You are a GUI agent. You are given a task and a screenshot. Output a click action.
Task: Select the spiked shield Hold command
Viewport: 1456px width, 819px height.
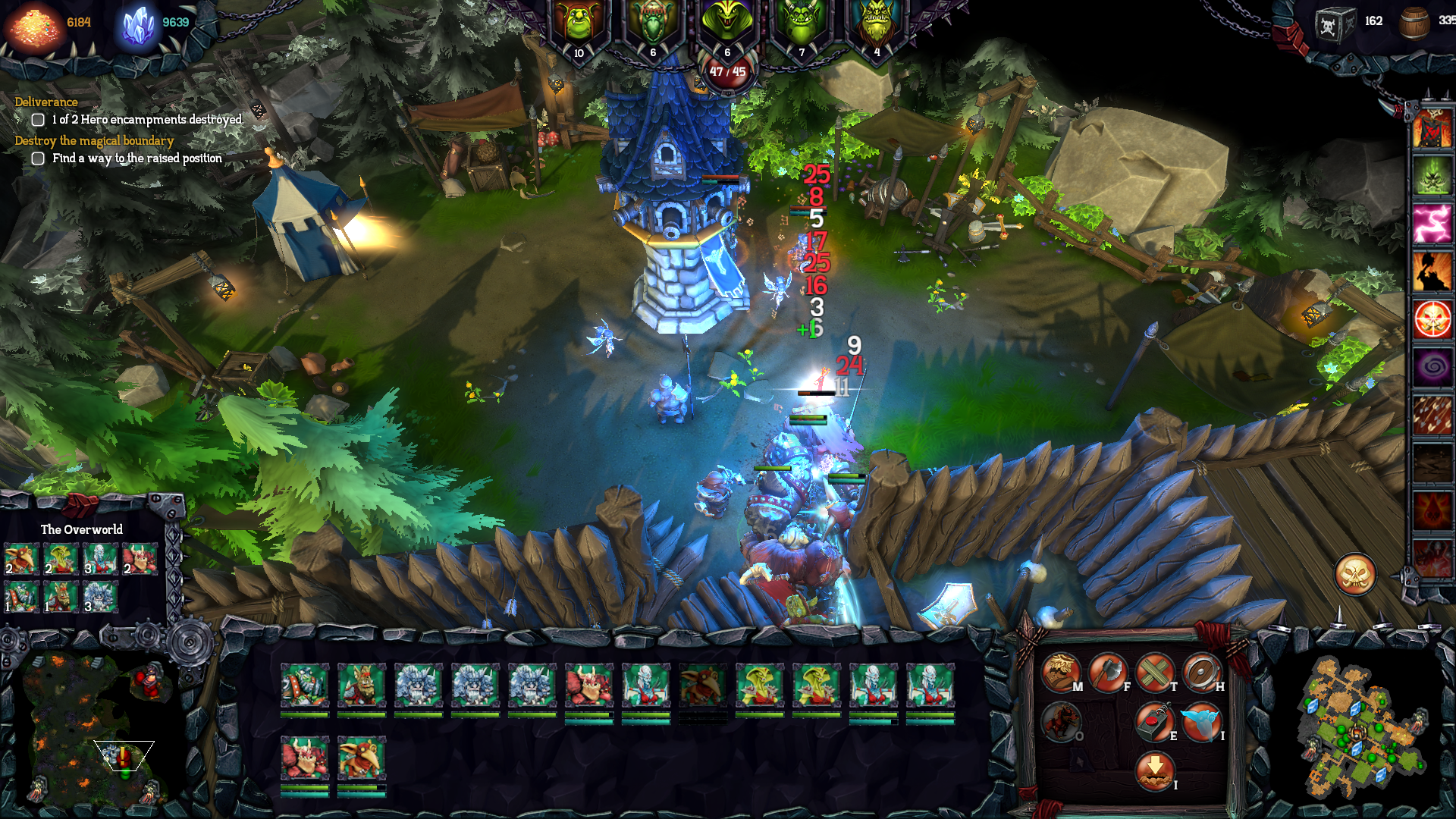pyautogui.click(x=1201, y=672)
